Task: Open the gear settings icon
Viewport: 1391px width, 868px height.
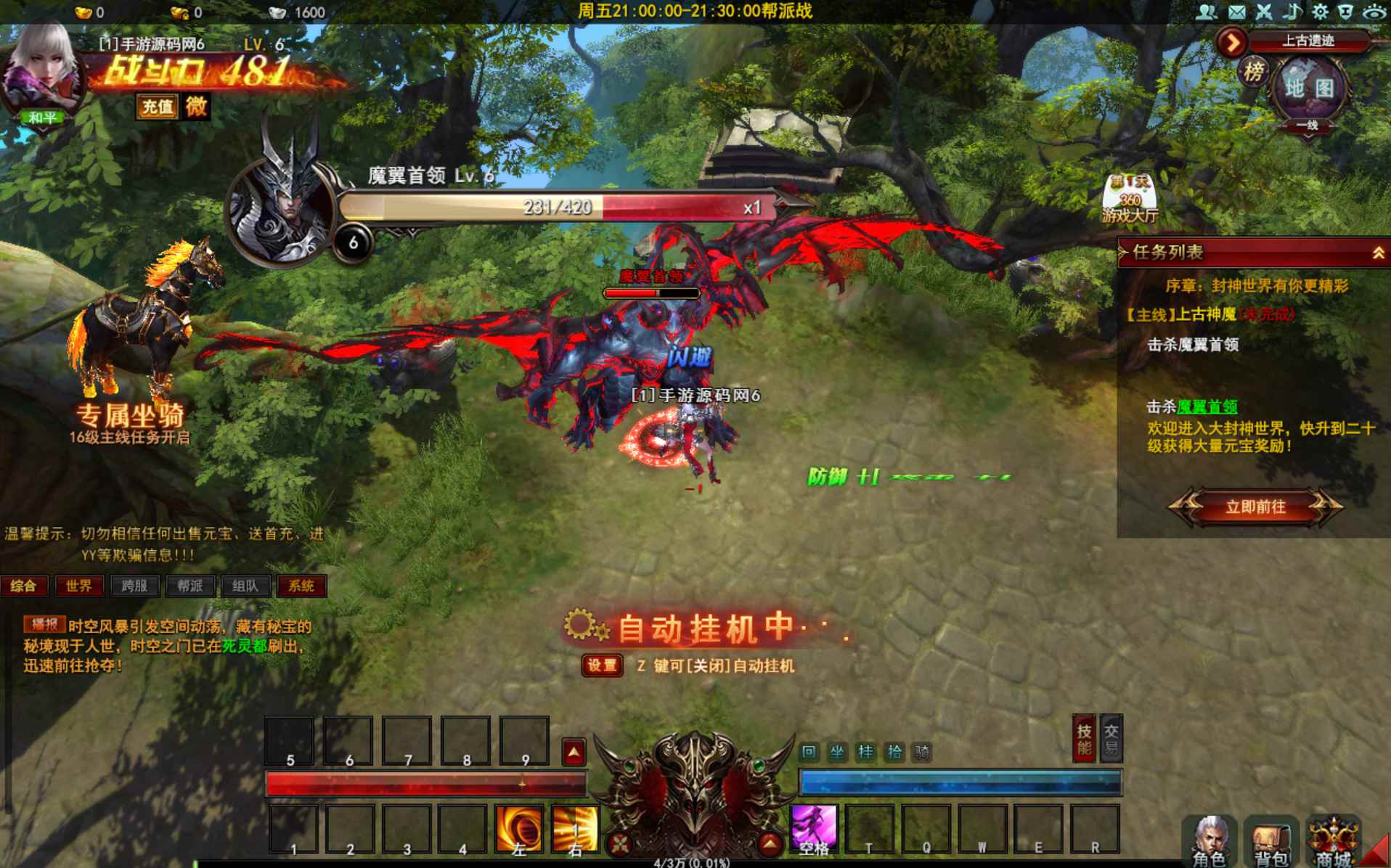Action: pos(1320,12)
